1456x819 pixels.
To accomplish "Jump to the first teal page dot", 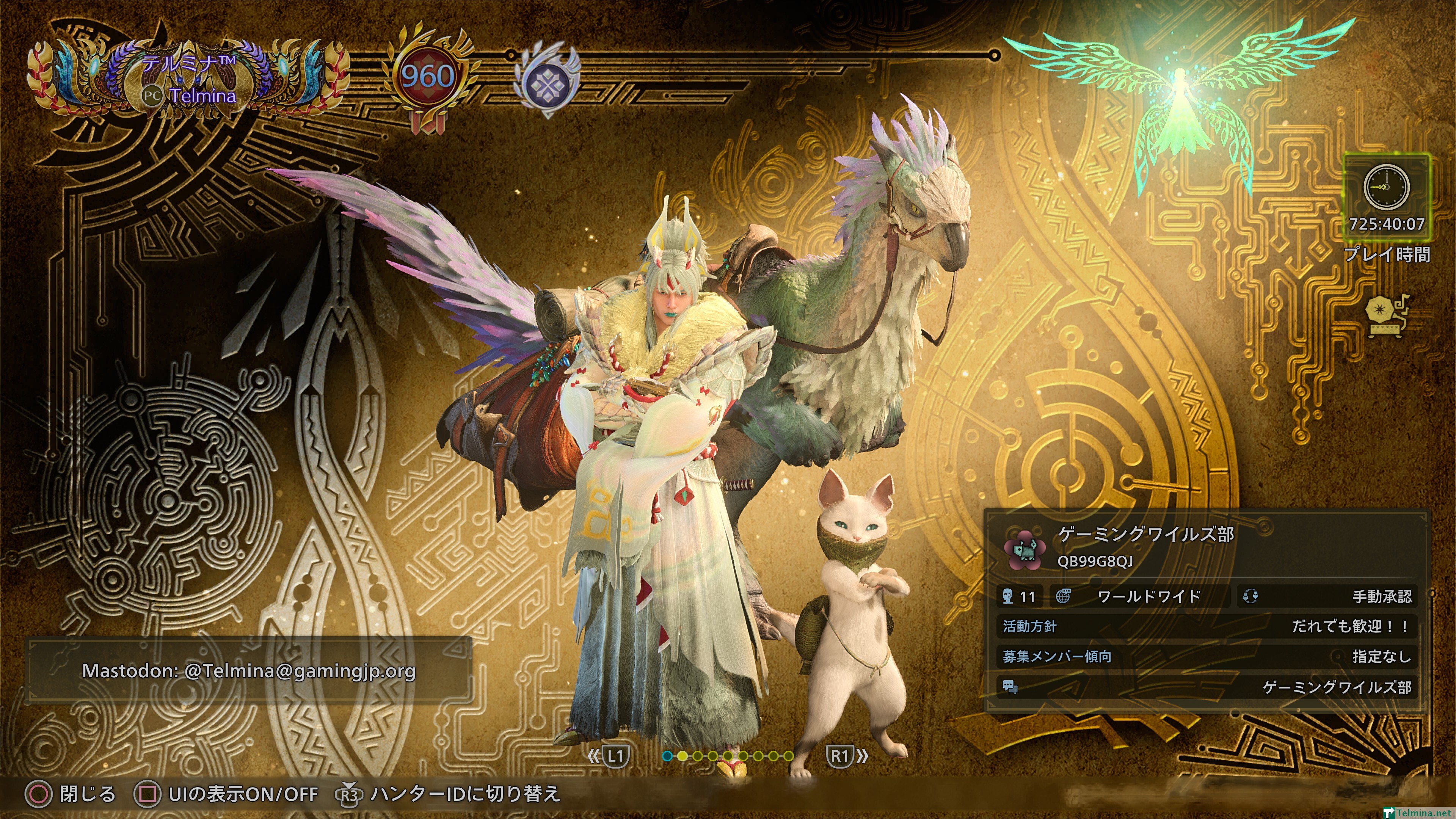I will point(667,756).
